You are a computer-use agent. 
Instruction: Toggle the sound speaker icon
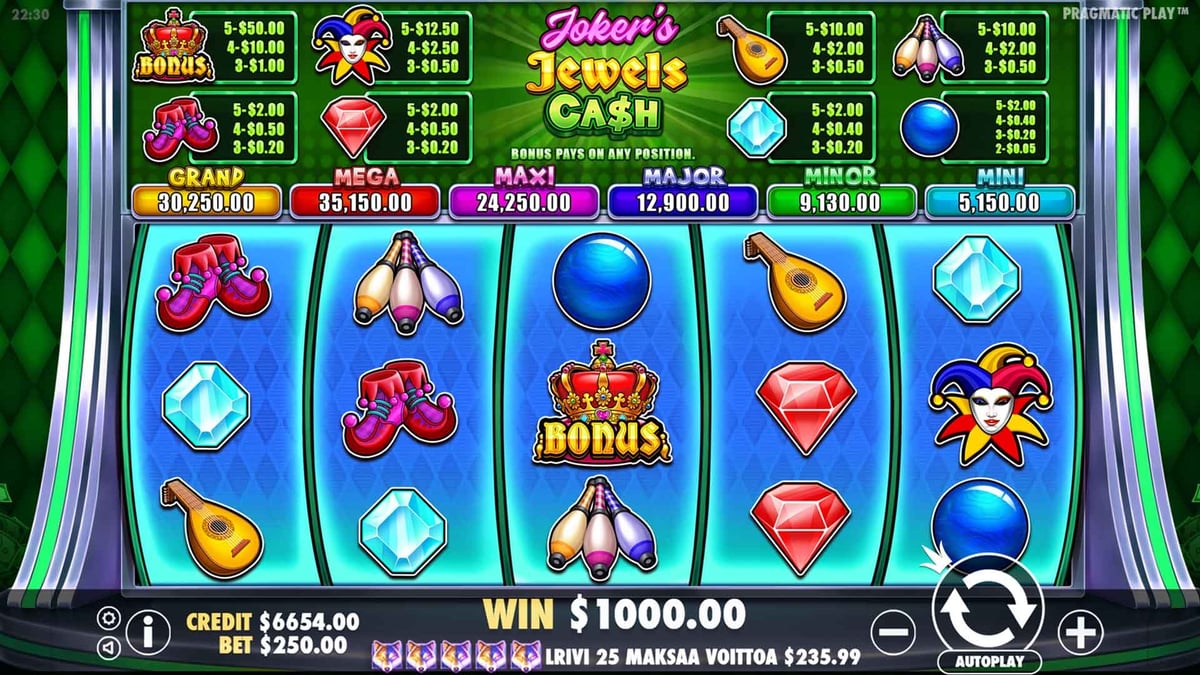tap(110, 647)
